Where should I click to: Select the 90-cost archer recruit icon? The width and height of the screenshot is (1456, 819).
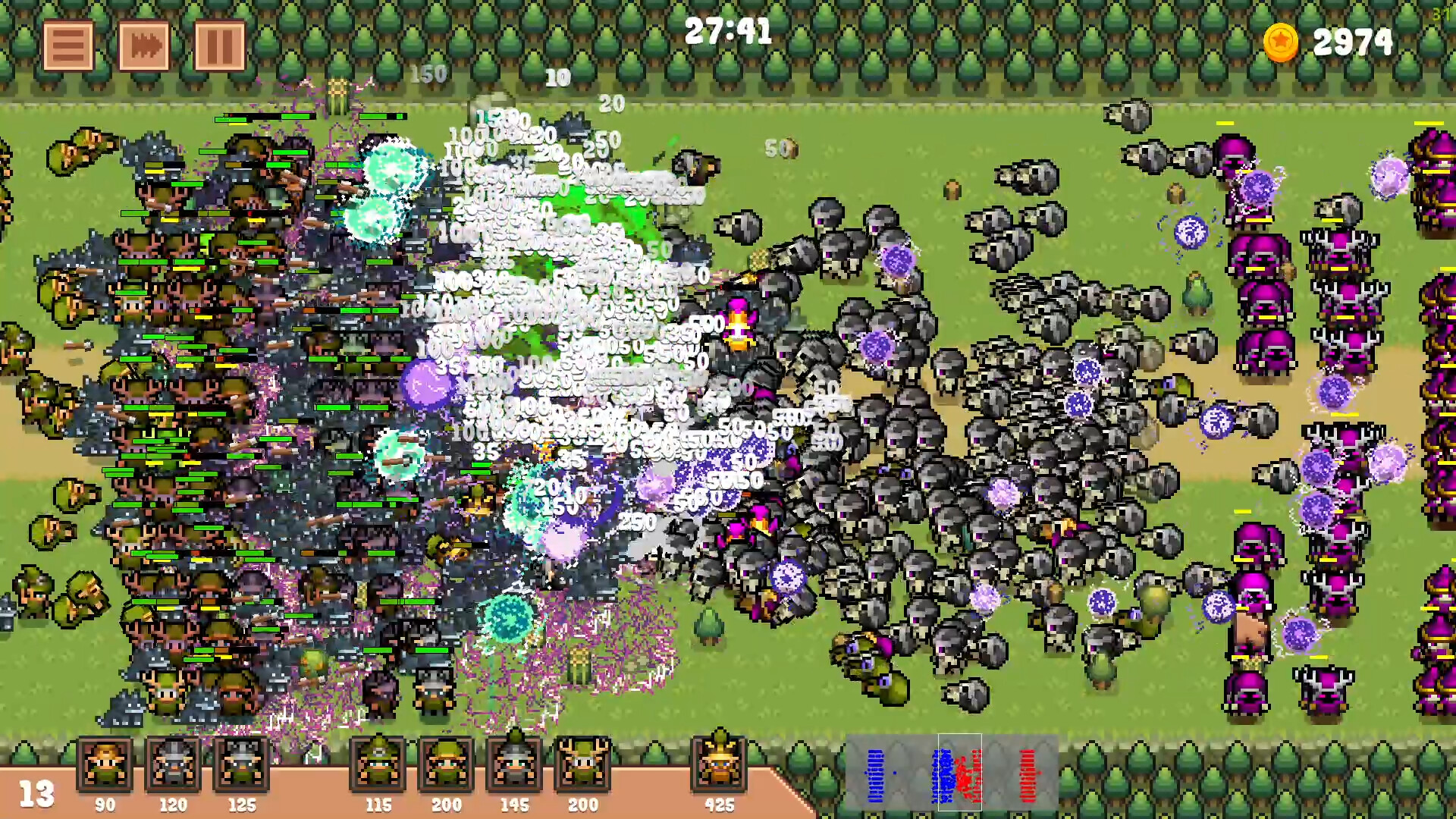104,766
